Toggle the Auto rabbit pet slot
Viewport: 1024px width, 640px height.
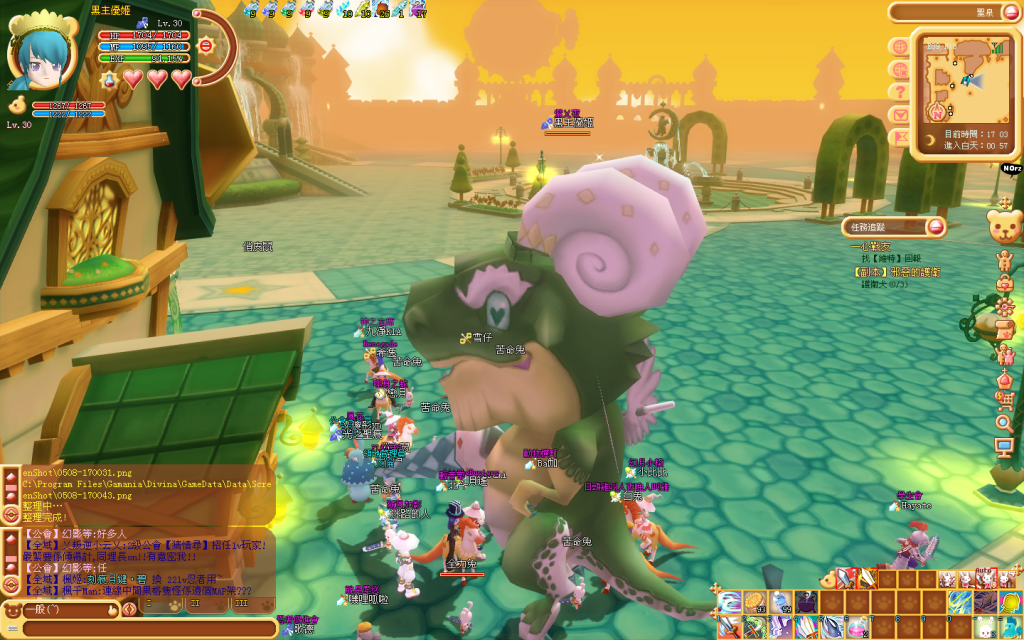point(986,579)
